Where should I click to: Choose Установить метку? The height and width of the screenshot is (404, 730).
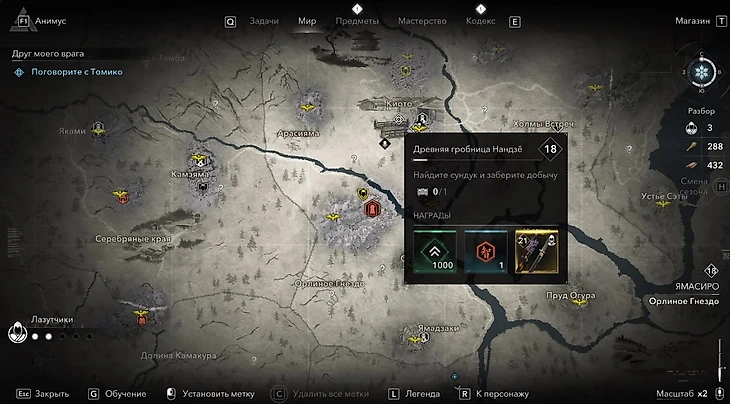coord(214,394)
